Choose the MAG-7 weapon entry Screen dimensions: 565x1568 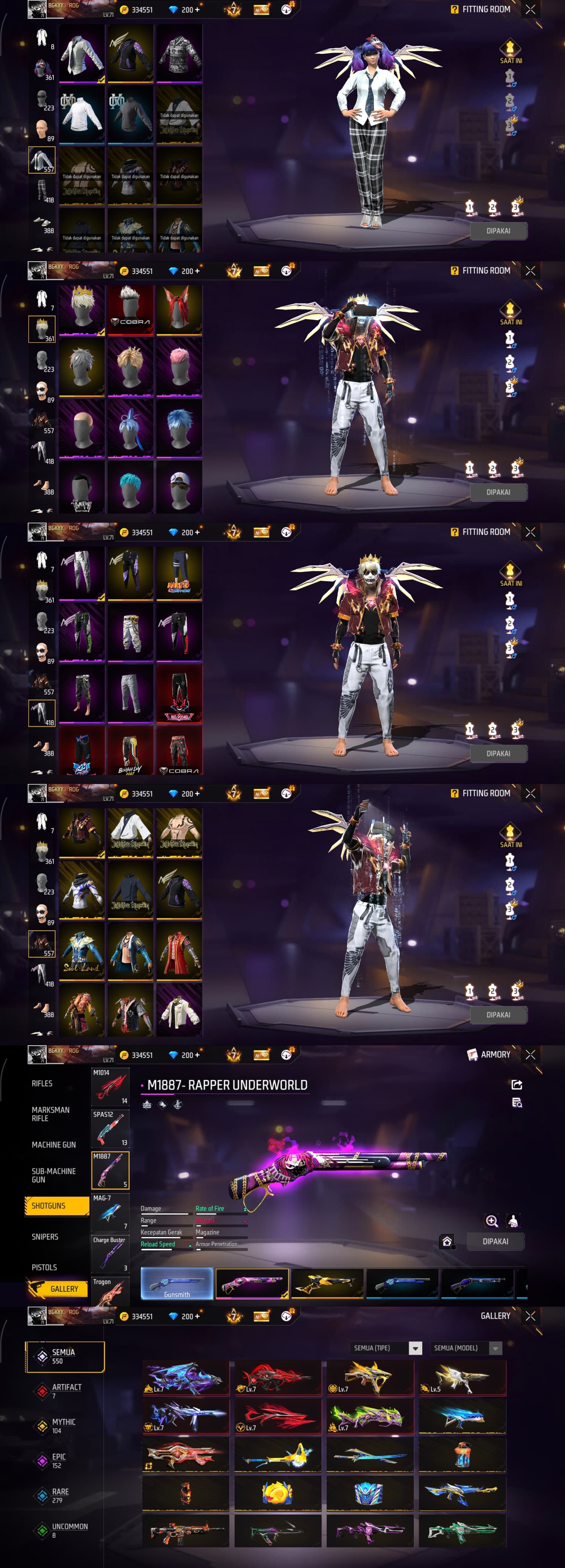110,1212
